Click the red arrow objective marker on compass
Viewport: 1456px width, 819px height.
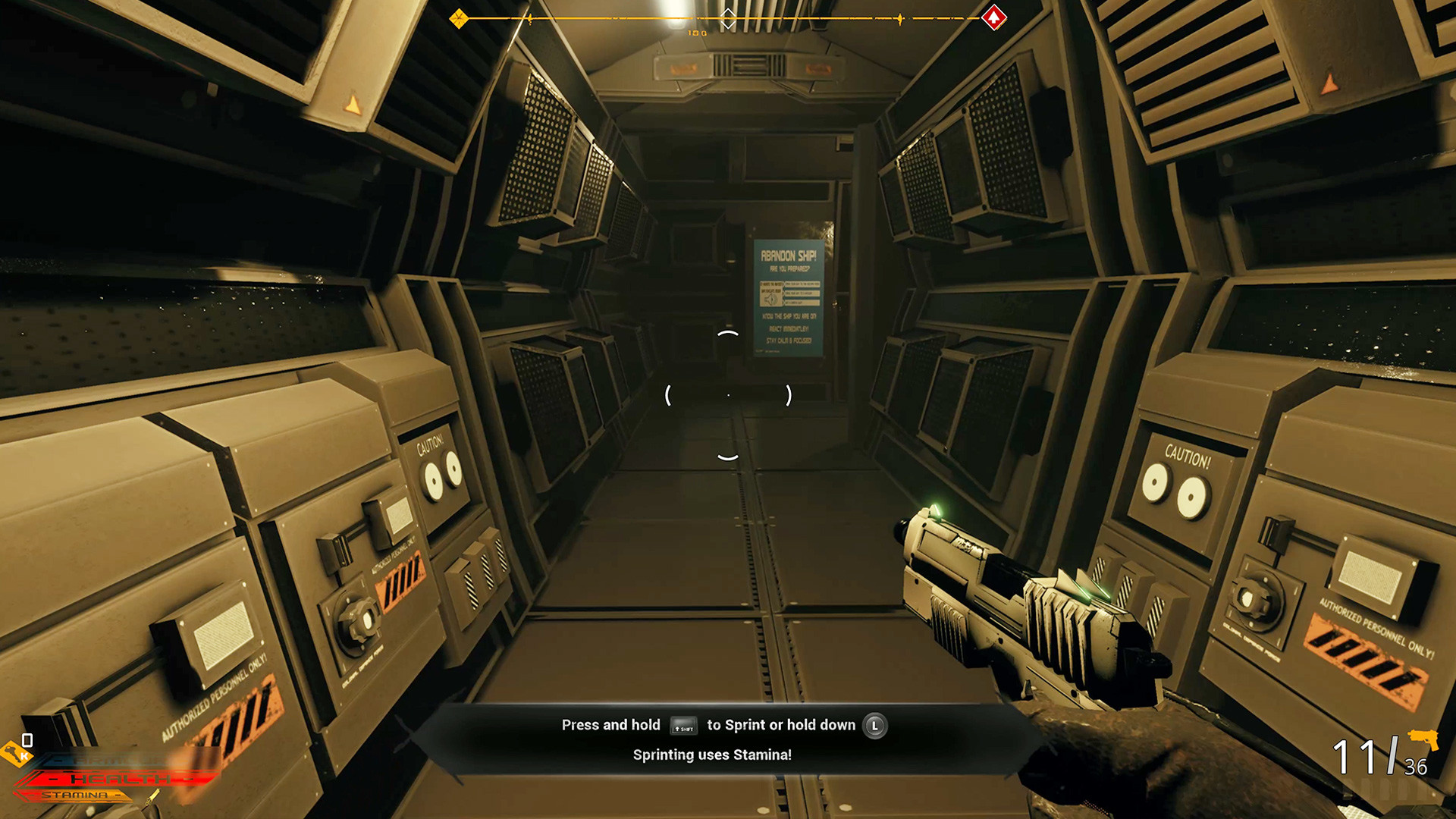click(x=993, y=17)
